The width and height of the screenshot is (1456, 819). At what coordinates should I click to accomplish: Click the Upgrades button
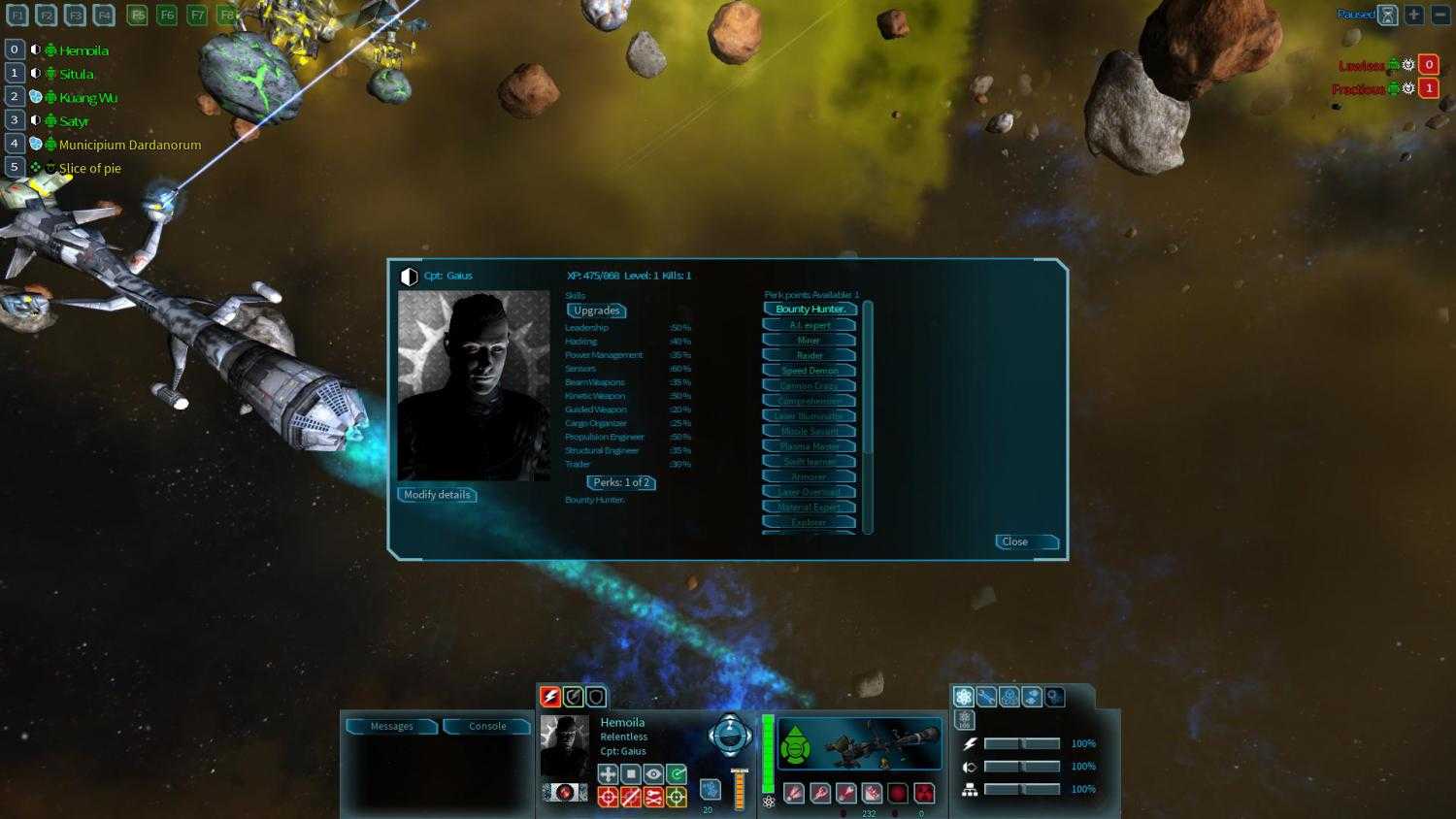pos(596,311)
